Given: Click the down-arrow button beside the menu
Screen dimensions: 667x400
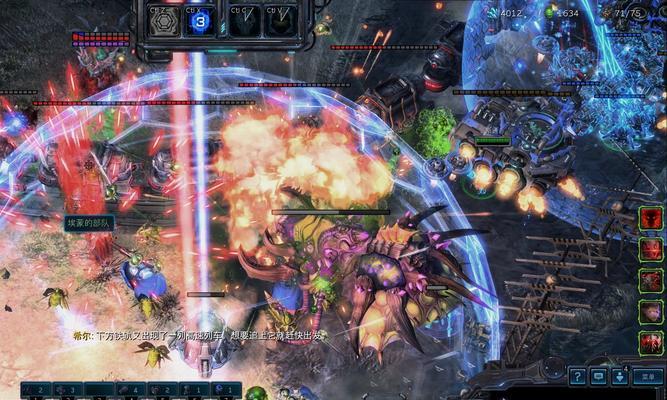Looking at the screenshot, I should [x=621, y=376].
